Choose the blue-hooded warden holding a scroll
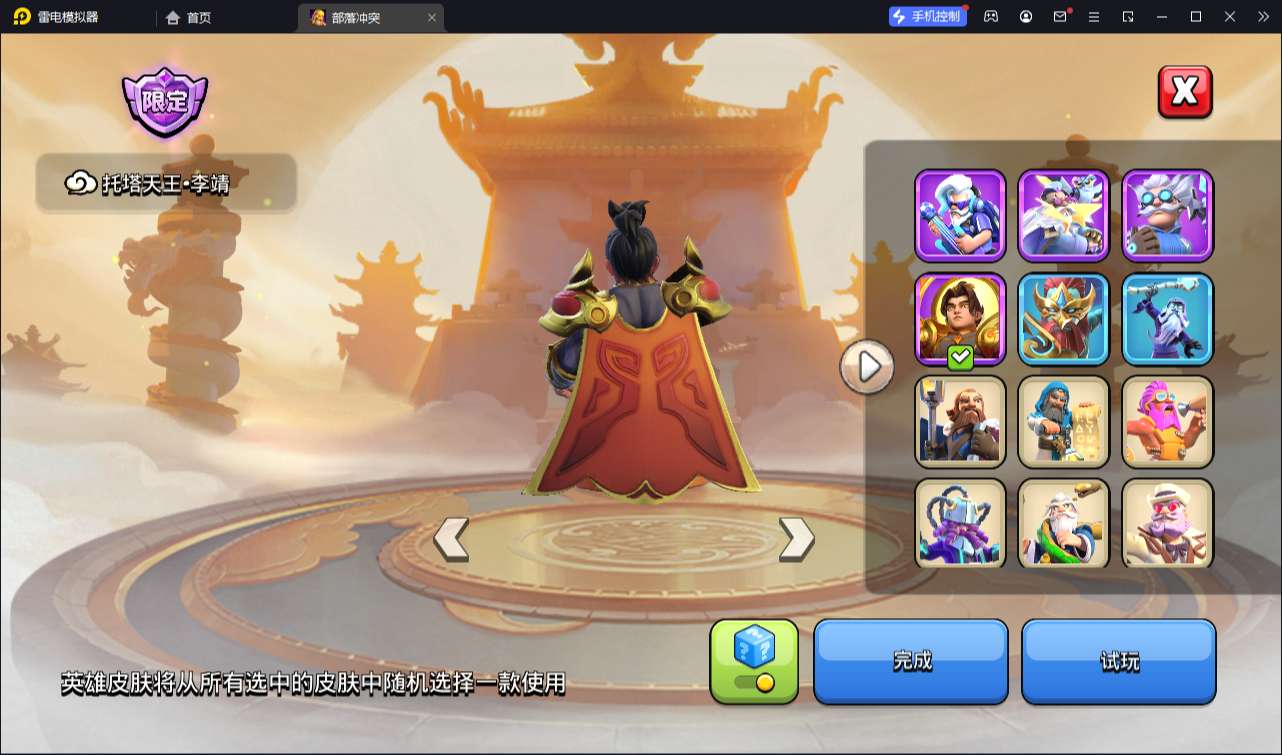 [x=1064, y=422]
